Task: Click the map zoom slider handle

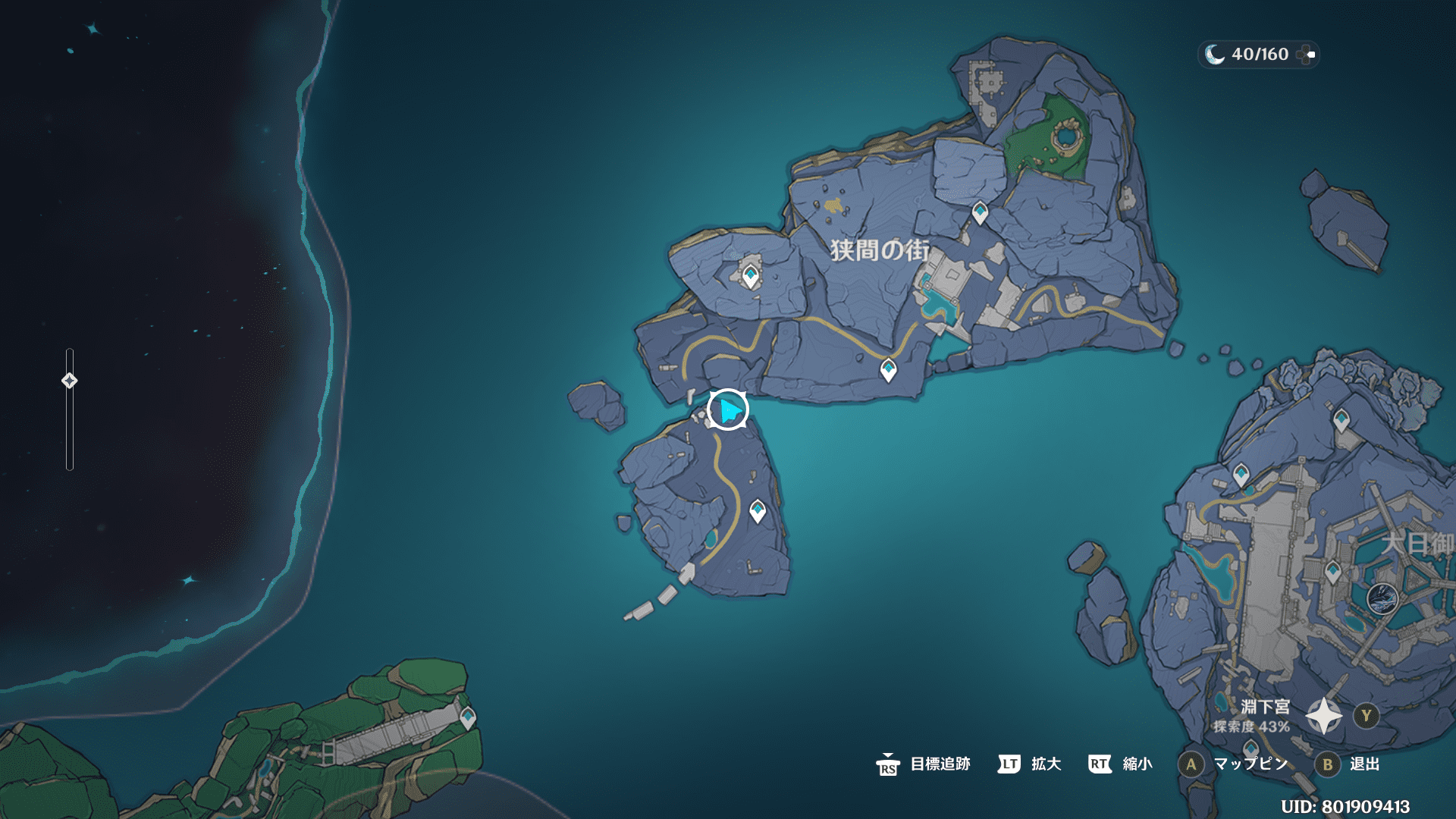Action: tap(69, 381)
